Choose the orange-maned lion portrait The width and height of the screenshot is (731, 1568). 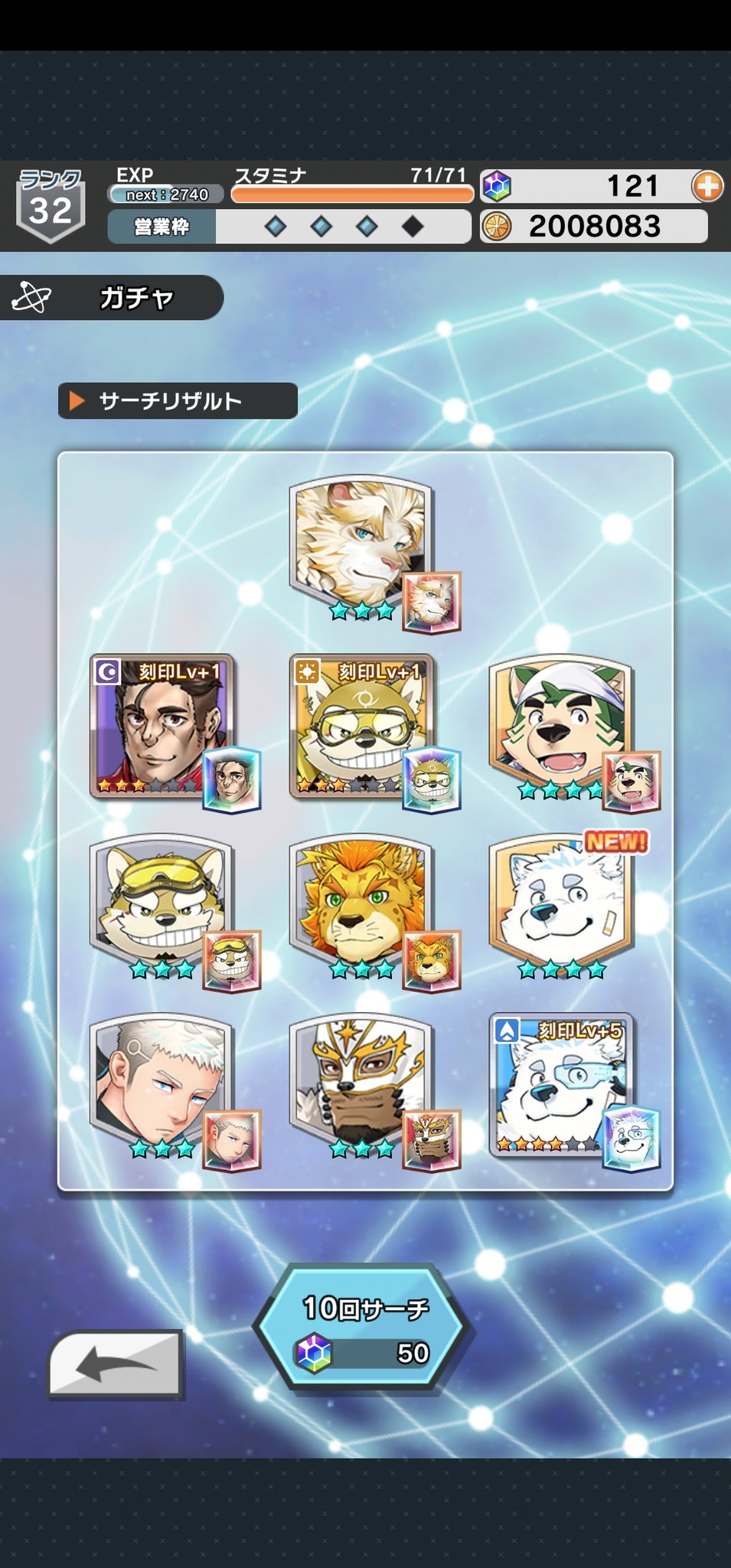click(361, 902)
